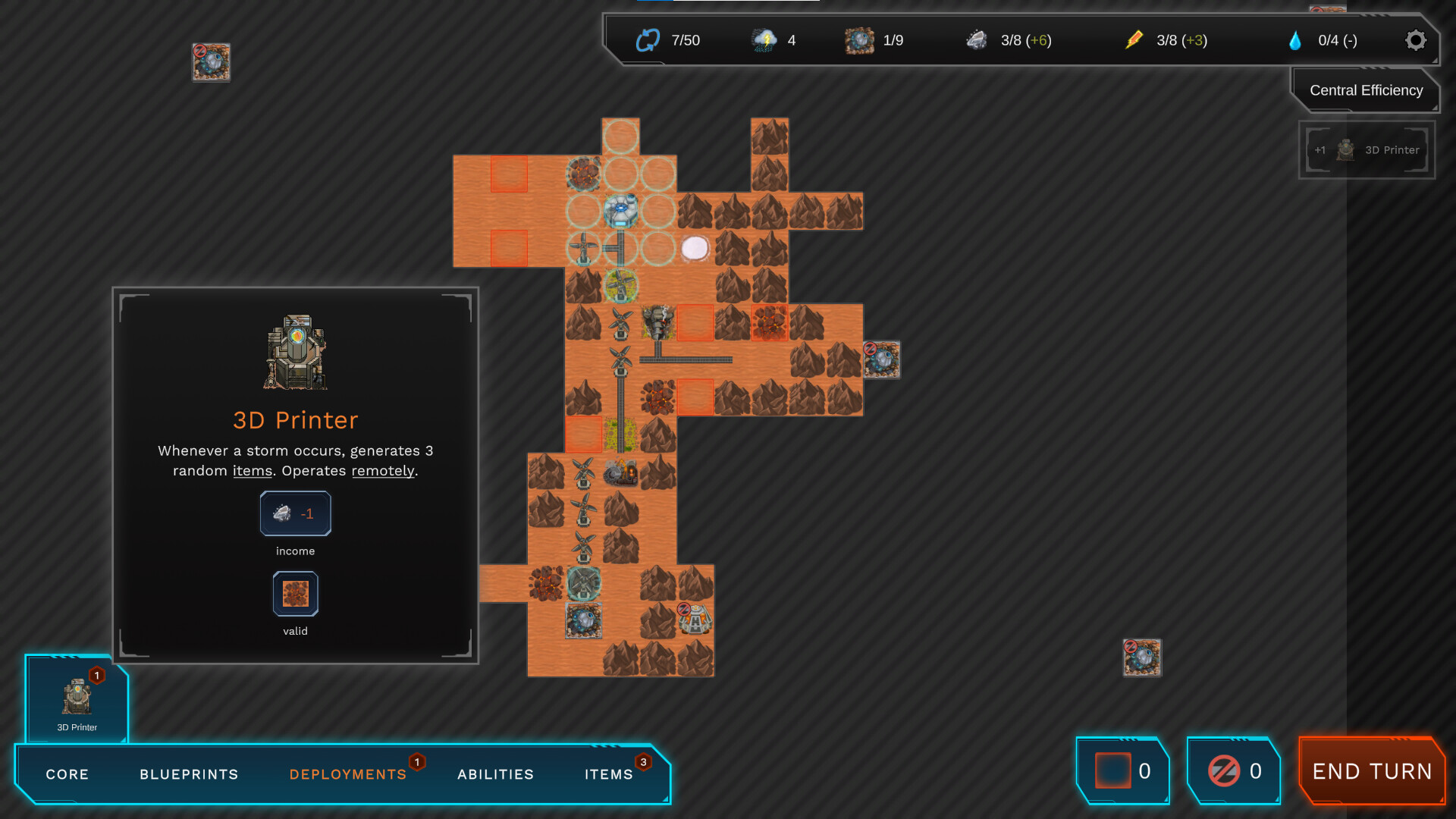Click the red square tile counter button
The image size is (1456, 819).
1123,771
